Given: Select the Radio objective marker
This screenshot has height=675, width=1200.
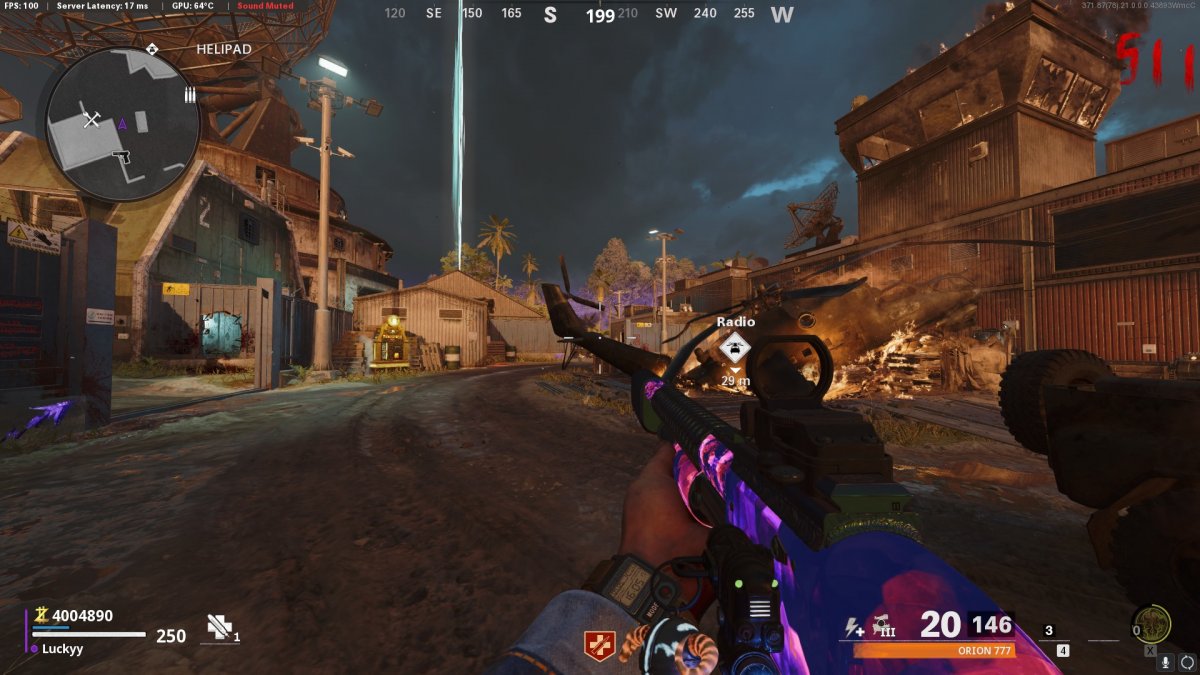Looking at the screenshot, I should coord(735,347).
